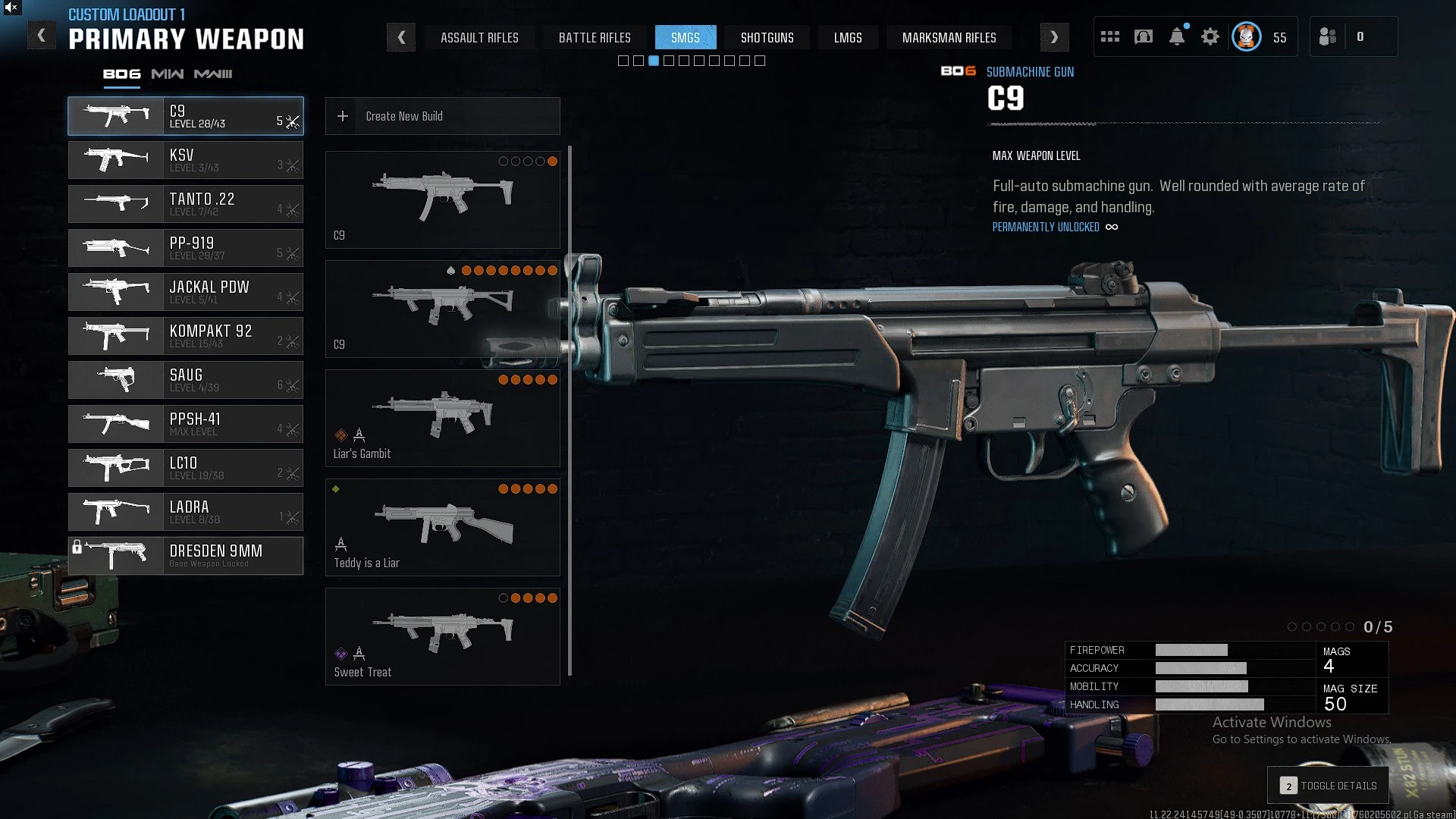Select the Liar's Gambit blueprint build

[x=443, y=418]
